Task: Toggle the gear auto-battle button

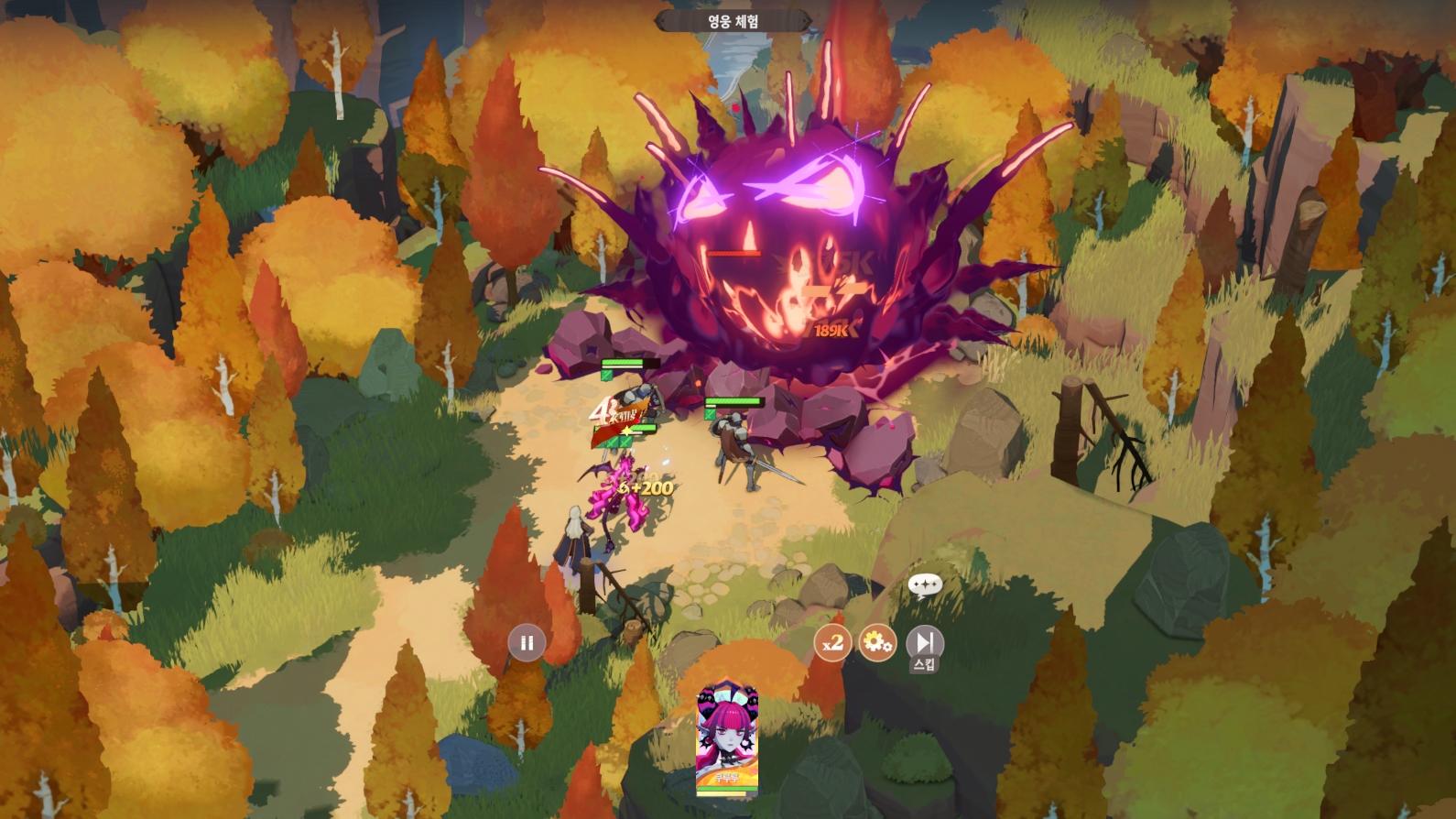Action: point(877,643)
